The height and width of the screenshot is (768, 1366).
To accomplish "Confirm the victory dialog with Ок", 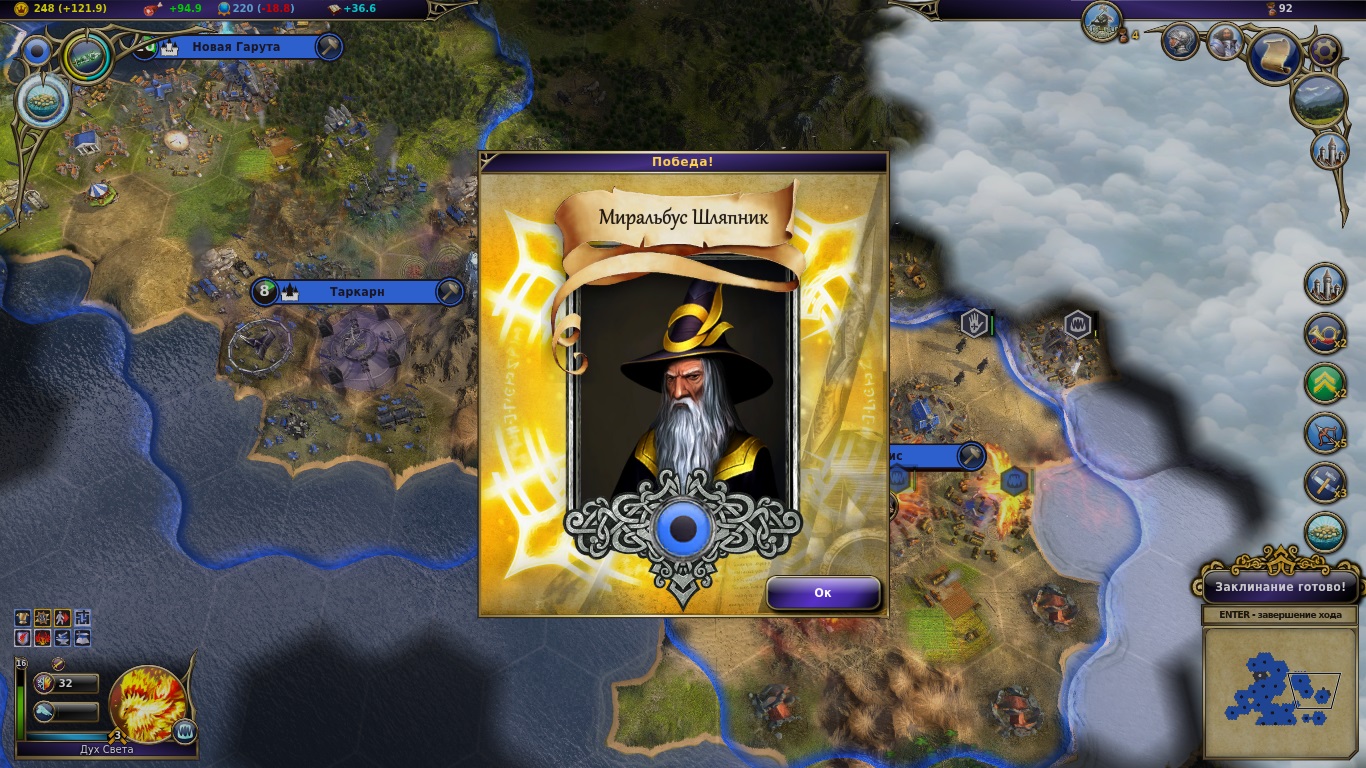I will (823, 593).
